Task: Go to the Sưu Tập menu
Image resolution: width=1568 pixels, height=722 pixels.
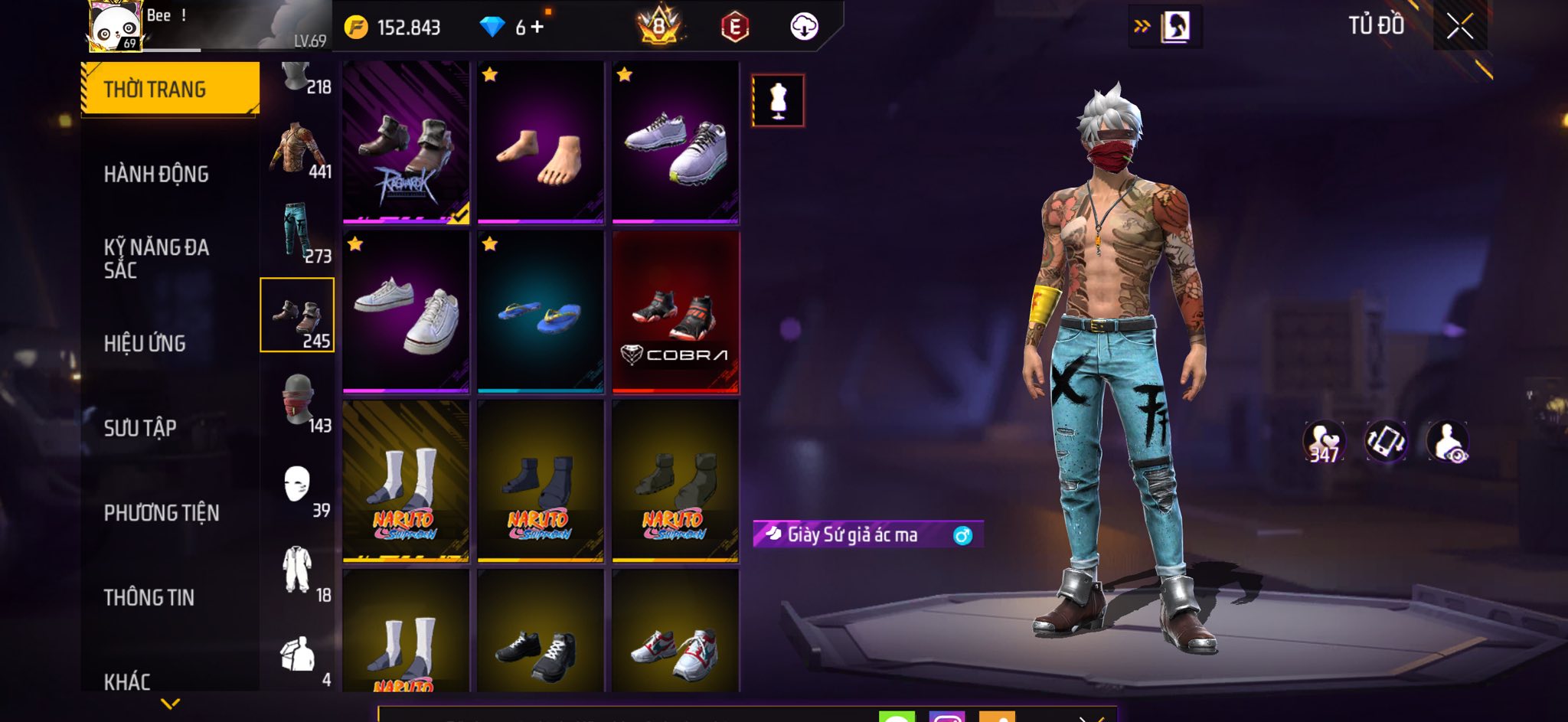Action: click(140, 428)
